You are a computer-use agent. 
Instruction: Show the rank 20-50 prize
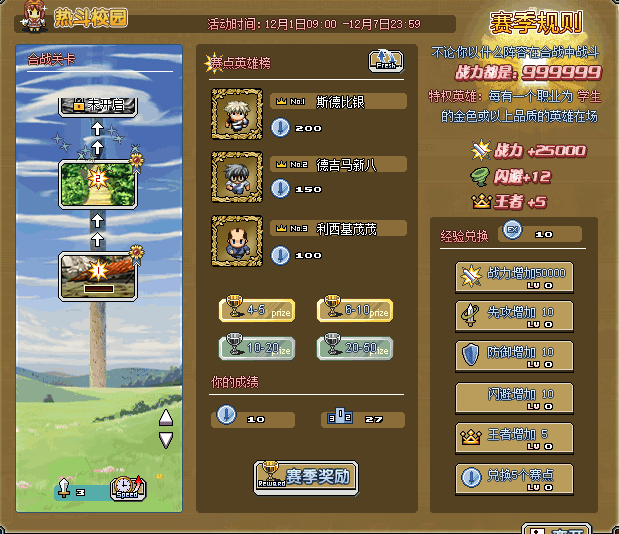pyautogui.click(x=354, y=347)
